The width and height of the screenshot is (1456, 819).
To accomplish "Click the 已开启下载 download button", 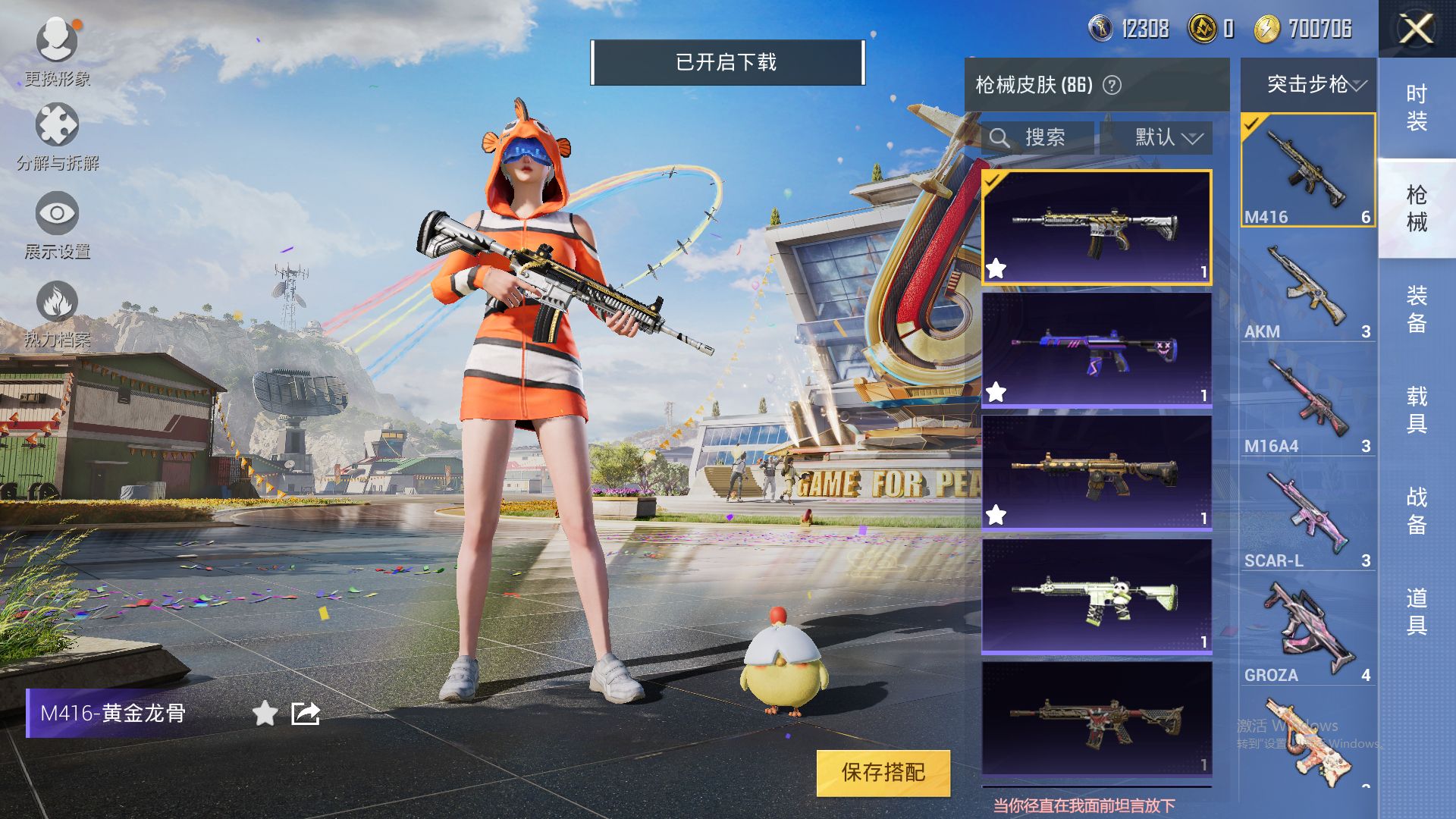I will (726, 62).
